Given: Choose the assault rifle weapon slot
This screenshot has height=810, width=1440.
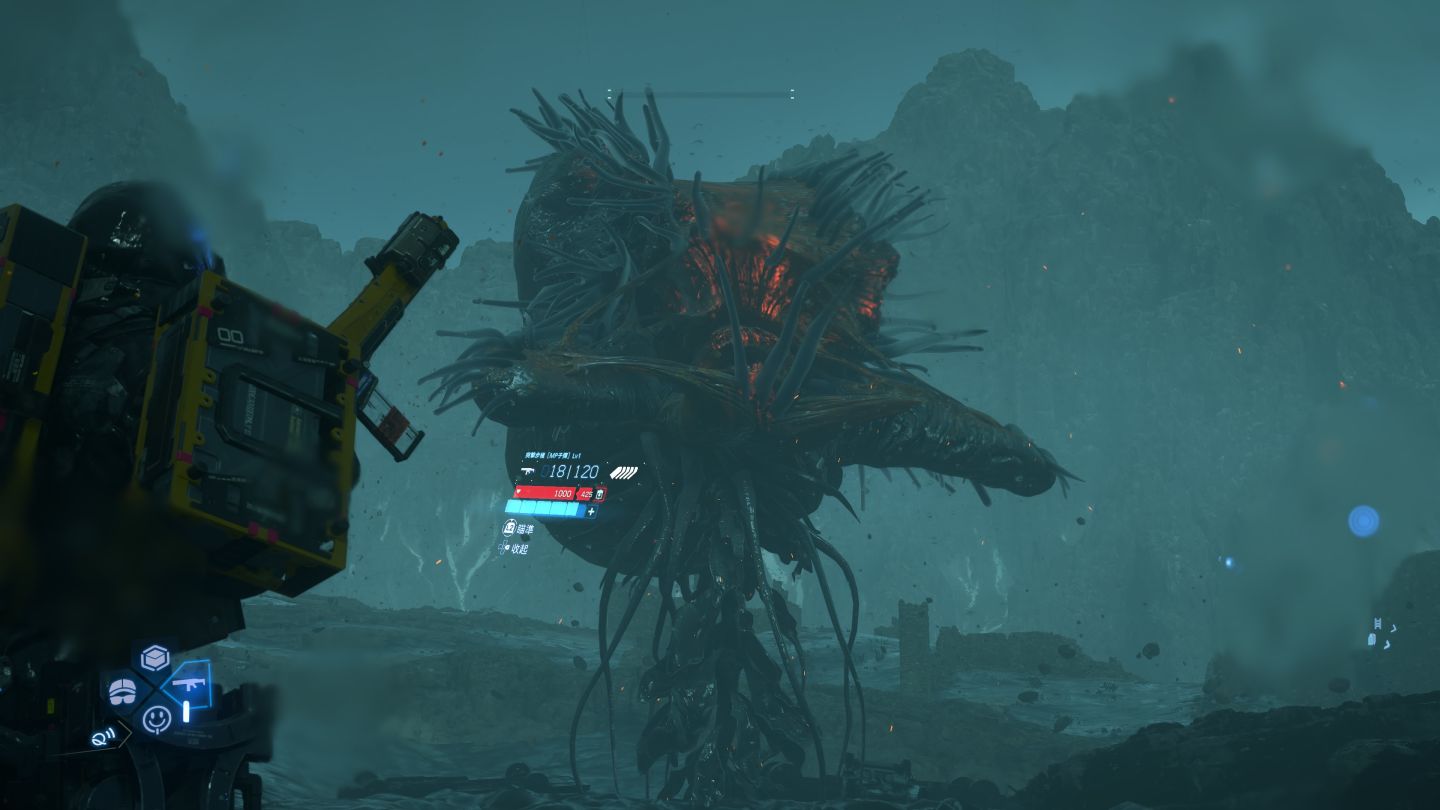Looking at the screenshot, I should 187,685.
